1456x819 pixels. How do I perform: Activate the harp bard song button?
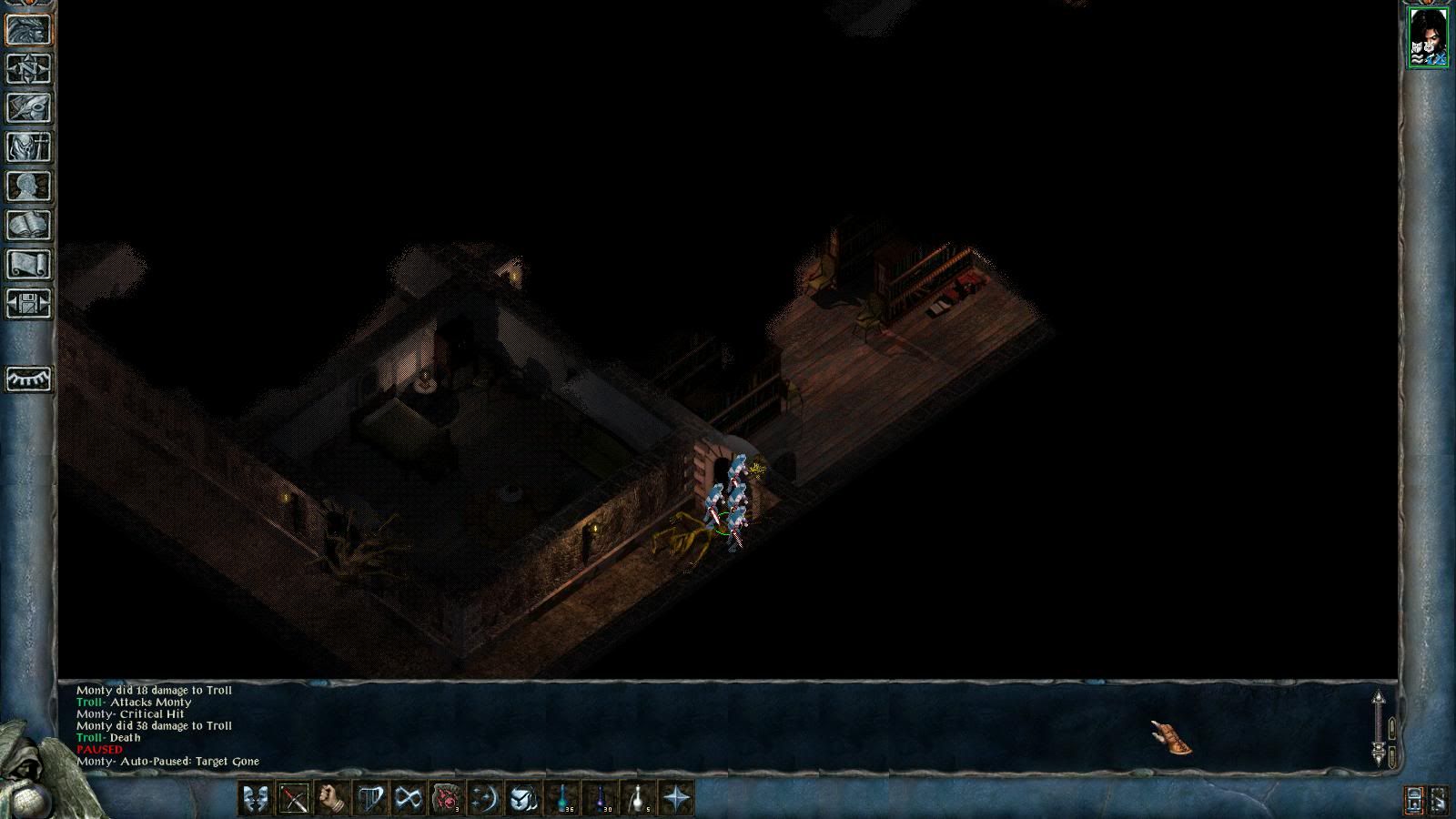click(x=370, y=798)
